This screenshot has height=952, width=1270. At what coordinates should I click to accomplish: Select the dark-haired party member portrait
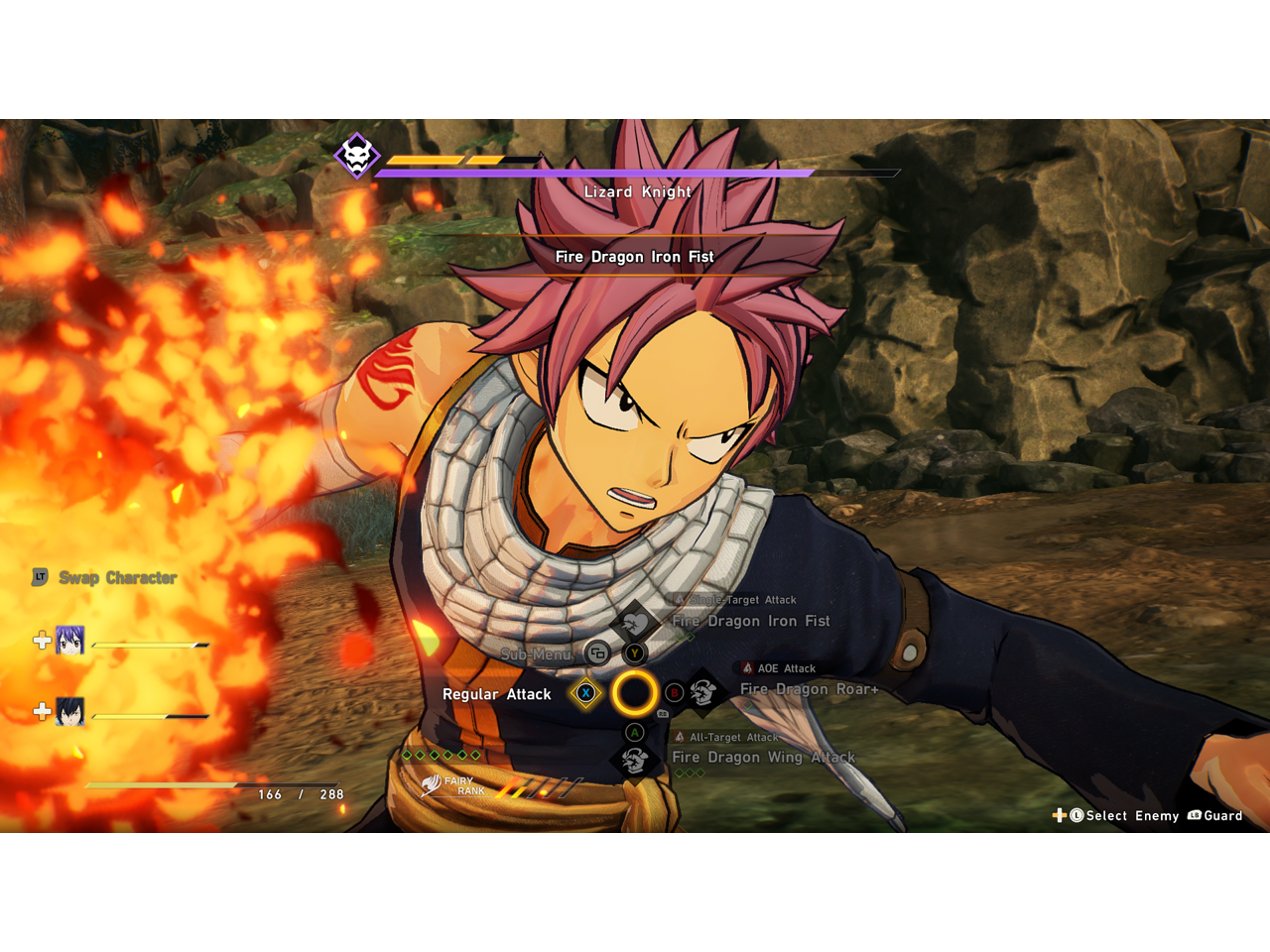(x=69, y=711)
